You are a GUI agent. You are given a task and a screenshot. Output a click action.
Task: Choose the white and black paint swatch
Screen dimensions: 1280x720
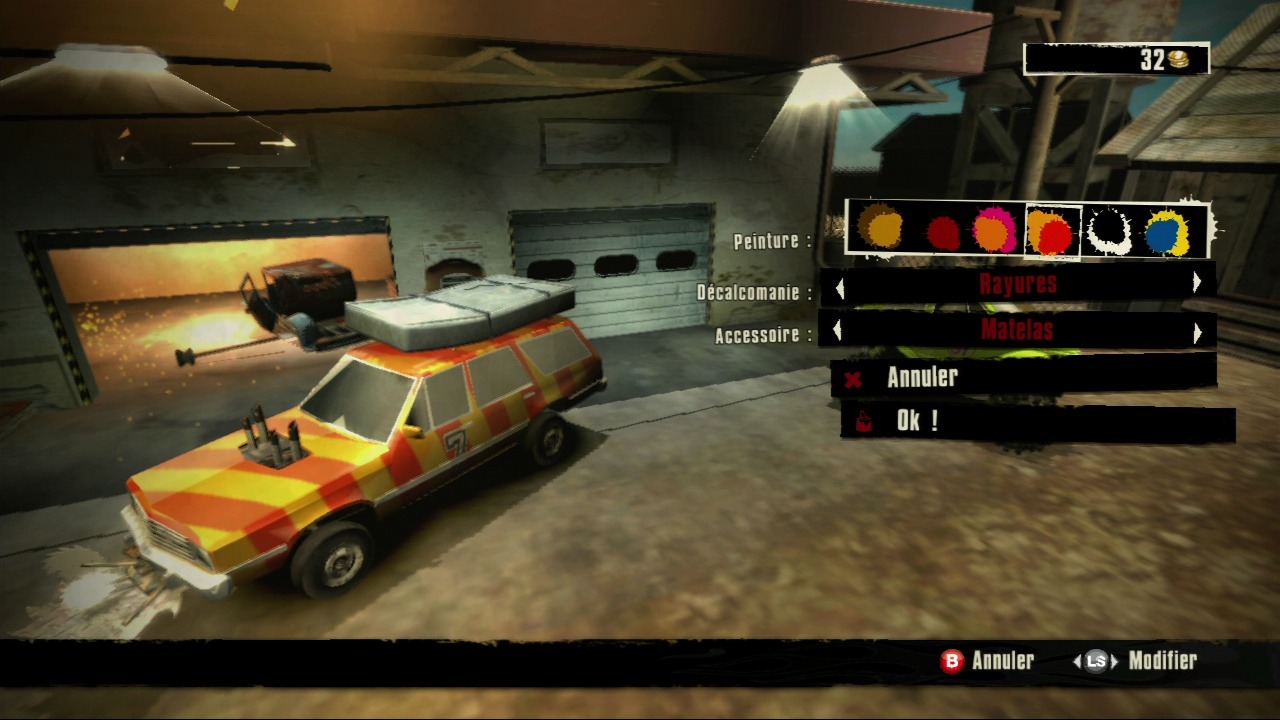point(1108,230)
